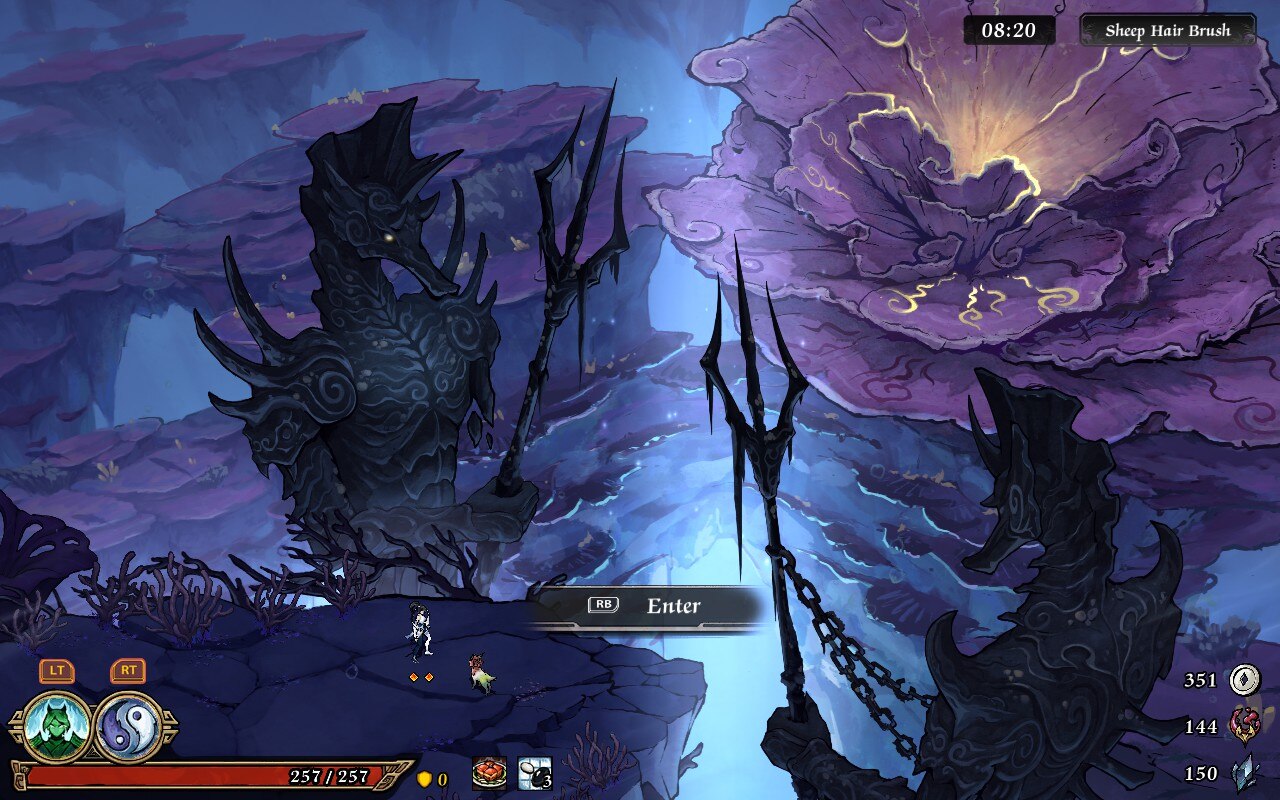Select the black and white stones item

pos(534,773)
